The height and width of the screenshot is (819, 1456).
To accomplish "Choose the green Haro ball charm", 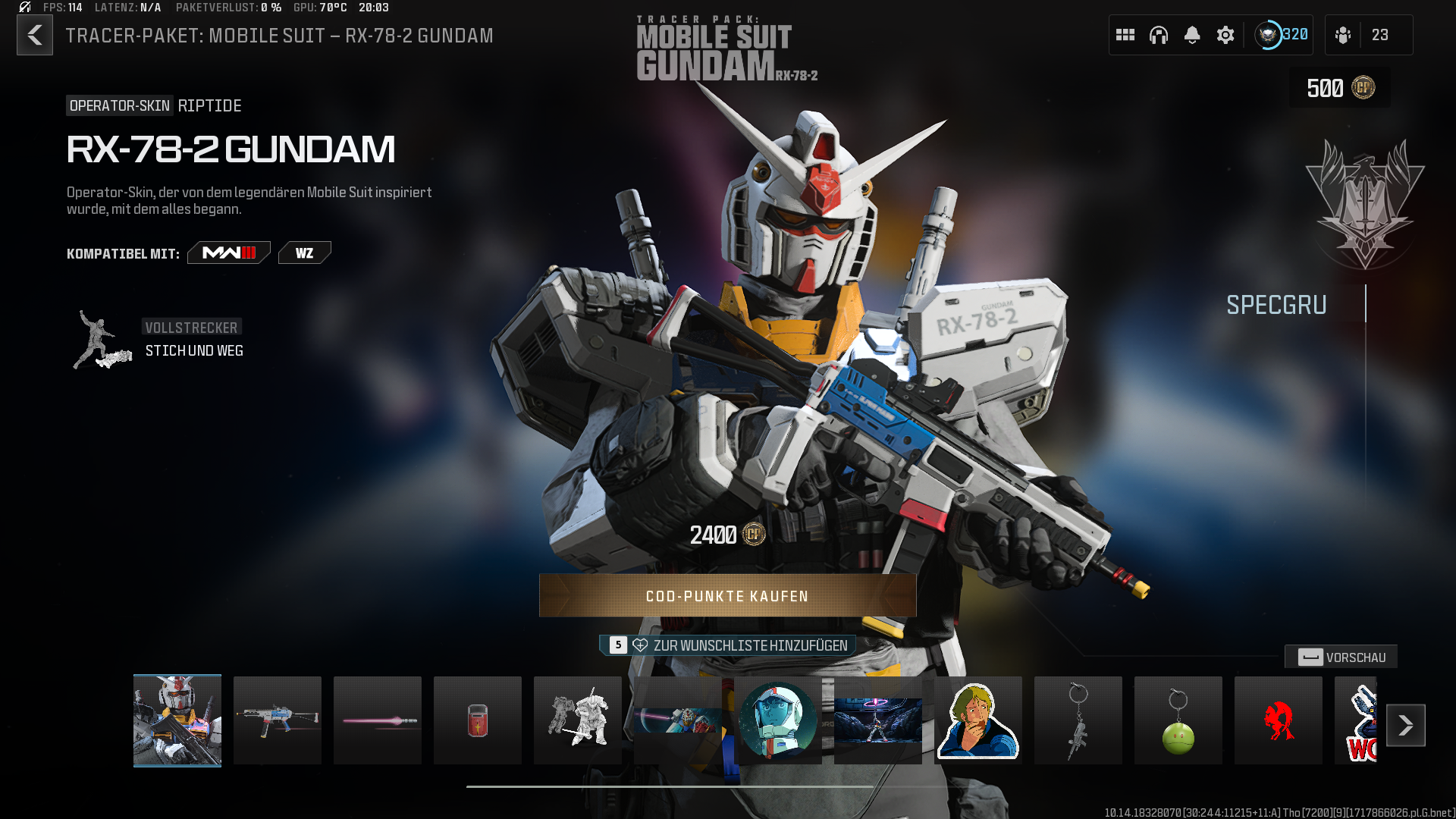I will [1178, 720].
